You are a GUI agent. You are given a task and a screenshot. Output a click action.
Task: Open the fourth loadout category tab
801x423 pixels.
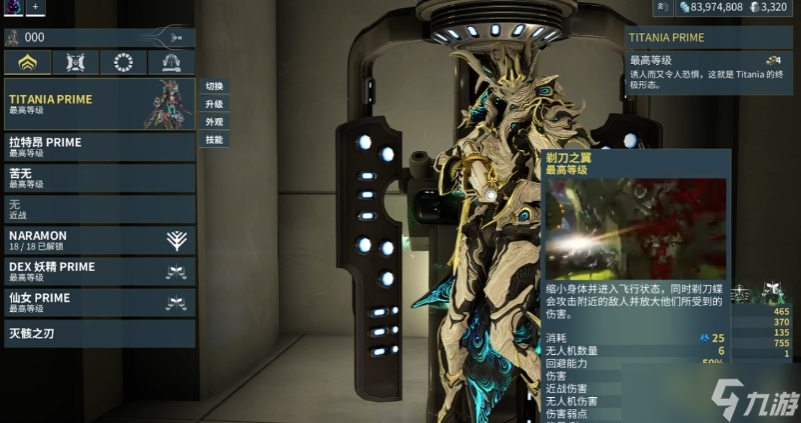[171, 63]
